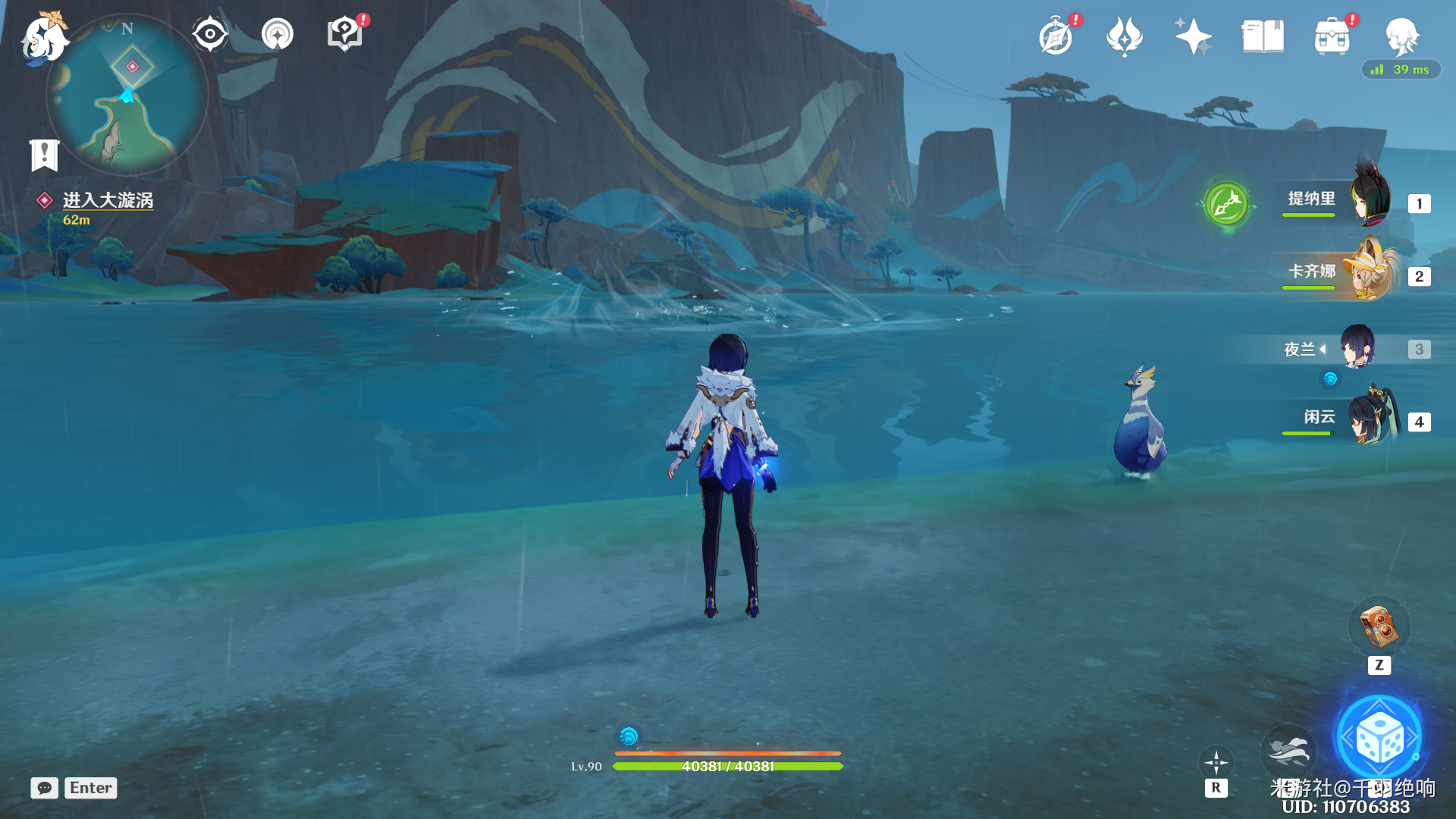Screen dimensions: 1456x819
Task: Trigger the sprint dash button
Action: tap(1288, 751)
